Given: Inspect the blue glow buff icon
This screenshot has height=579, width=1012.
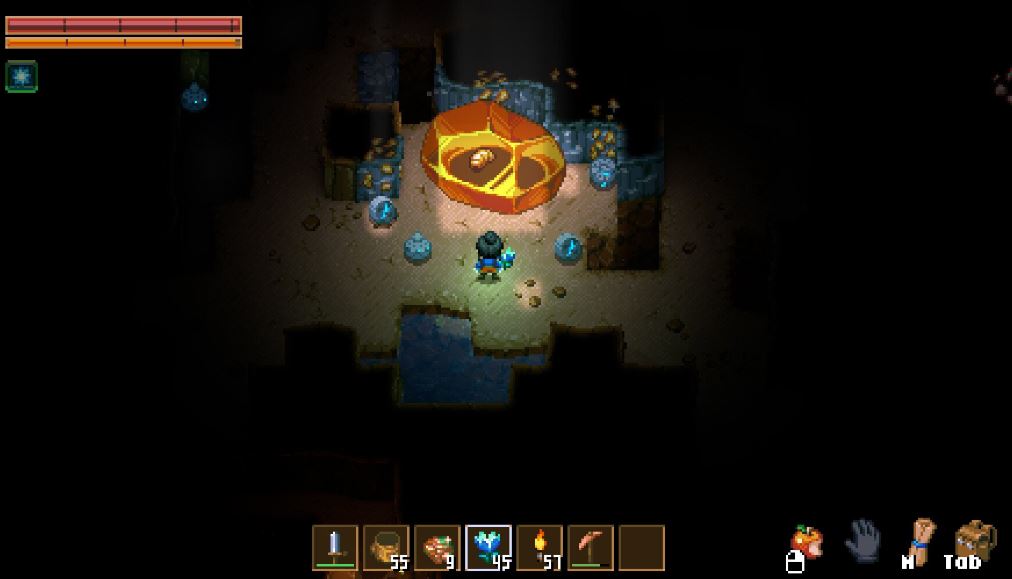Looking at the screenshot, I should coord(21,76).
